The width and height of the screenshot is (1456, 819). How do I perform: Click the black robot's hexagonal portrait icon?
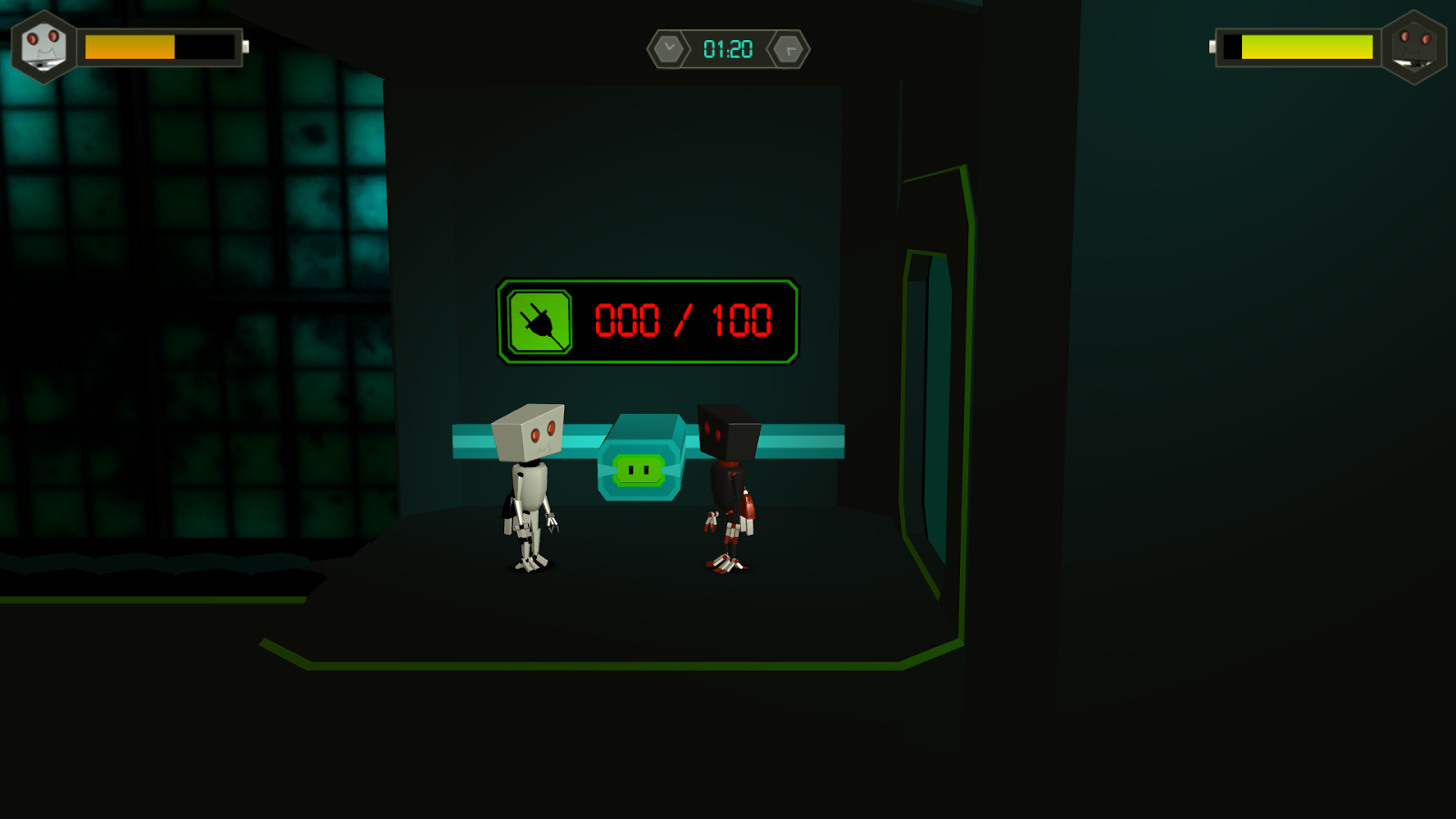point(1415,47)
